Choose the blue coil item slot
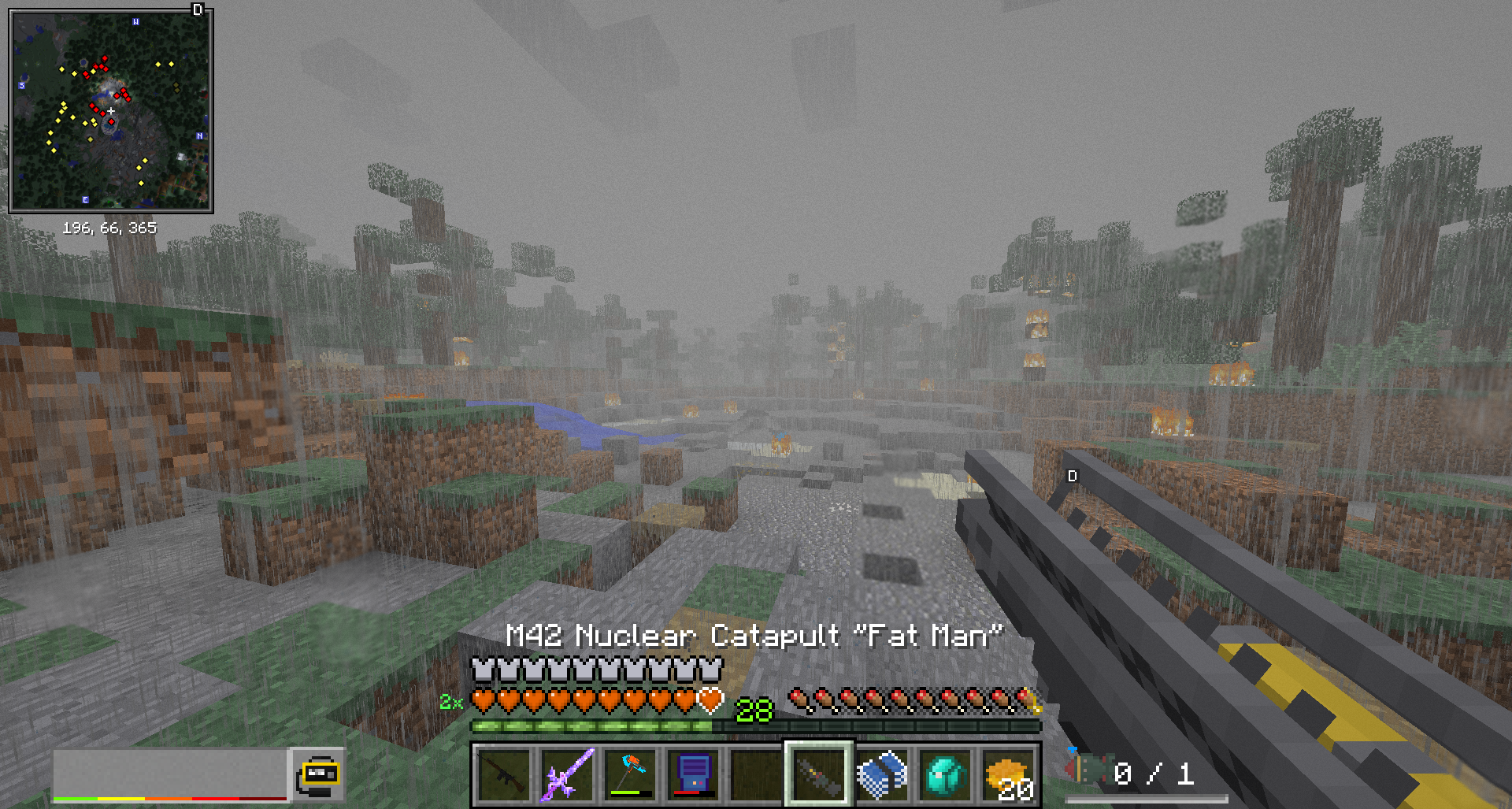The height and width of the screenshot is (809, 1512). click(882, 775)
